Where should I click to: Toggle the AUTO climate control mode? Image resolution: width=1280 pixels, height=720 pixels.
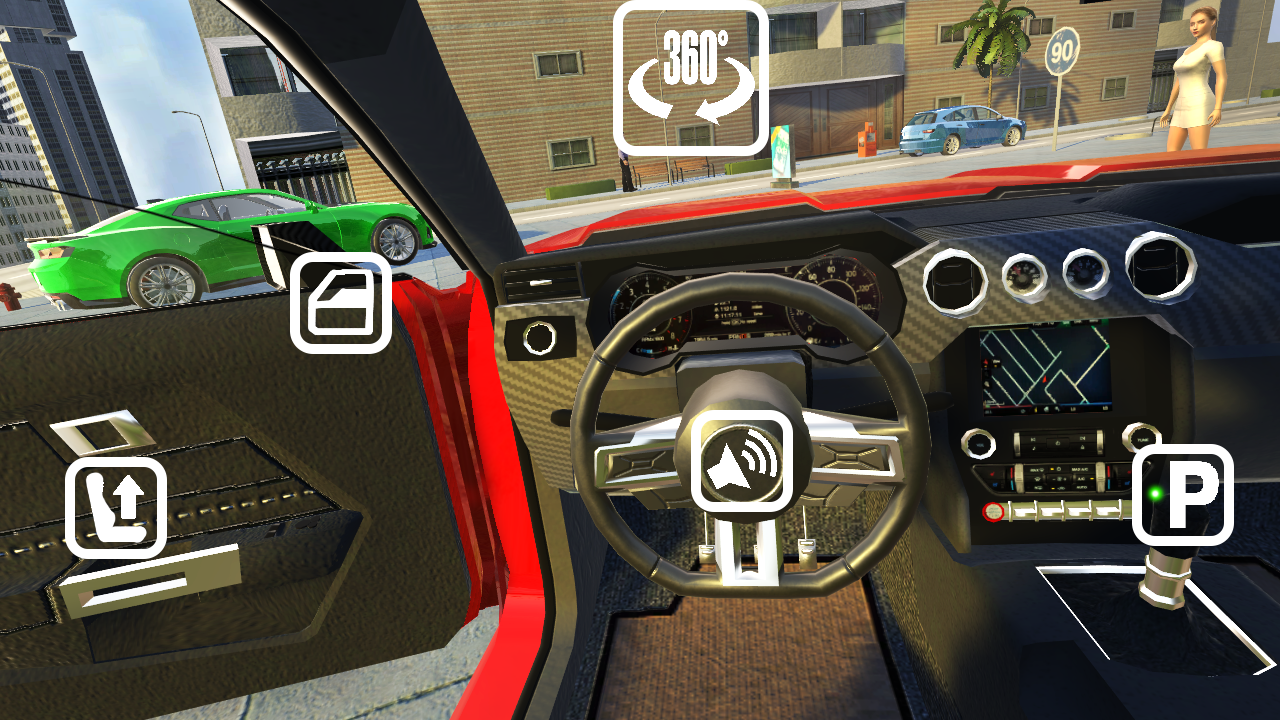click(1082, 487)
